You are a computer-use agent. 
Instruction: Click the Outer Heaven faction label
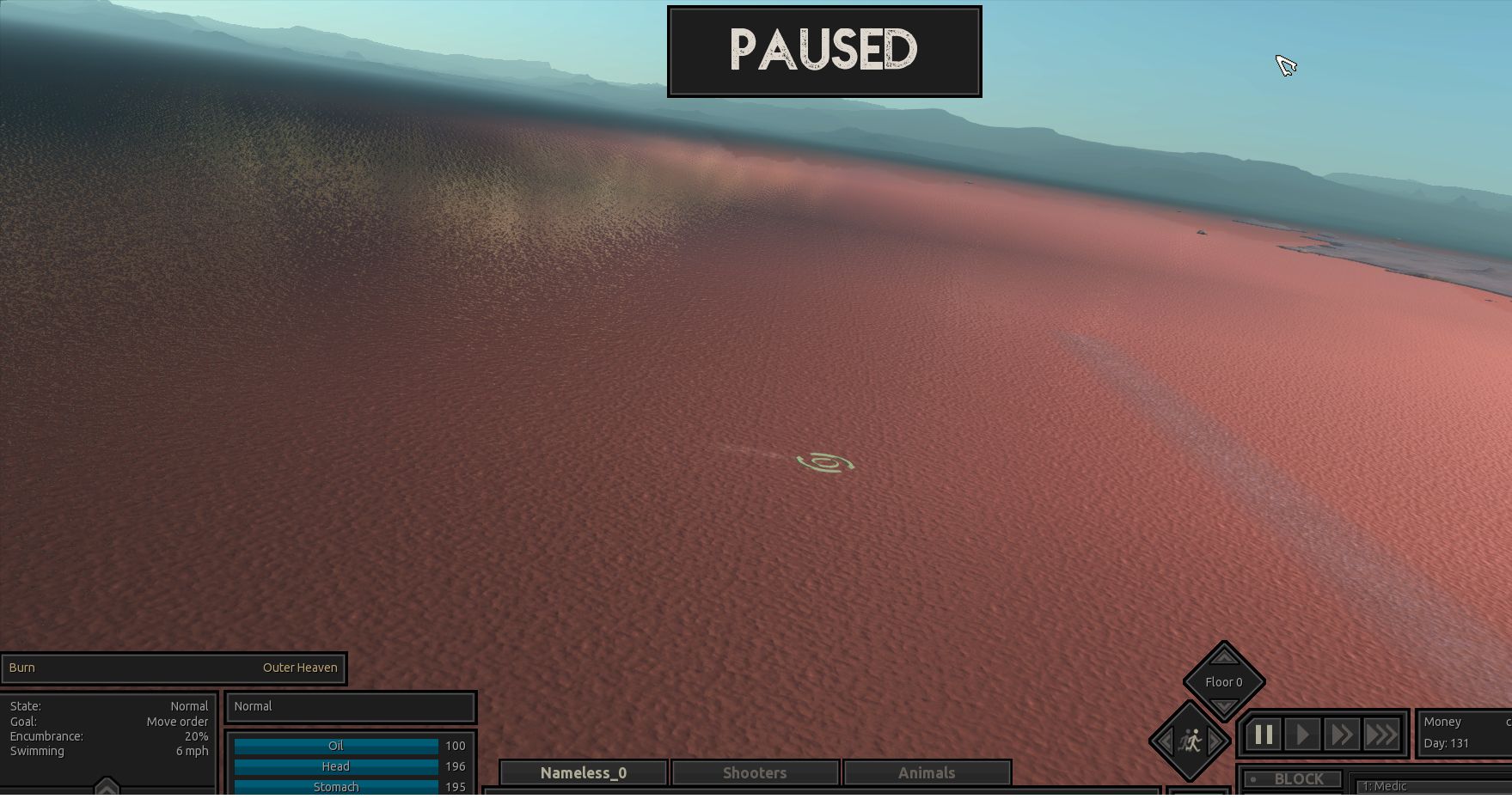click(x=300, y=668)
